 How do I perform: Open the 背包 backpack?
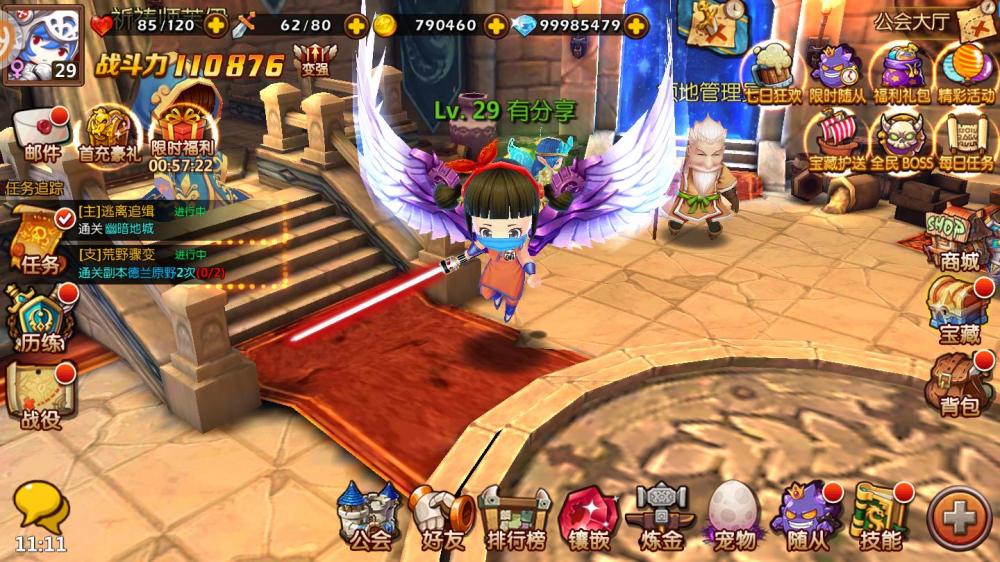[958, 385]
